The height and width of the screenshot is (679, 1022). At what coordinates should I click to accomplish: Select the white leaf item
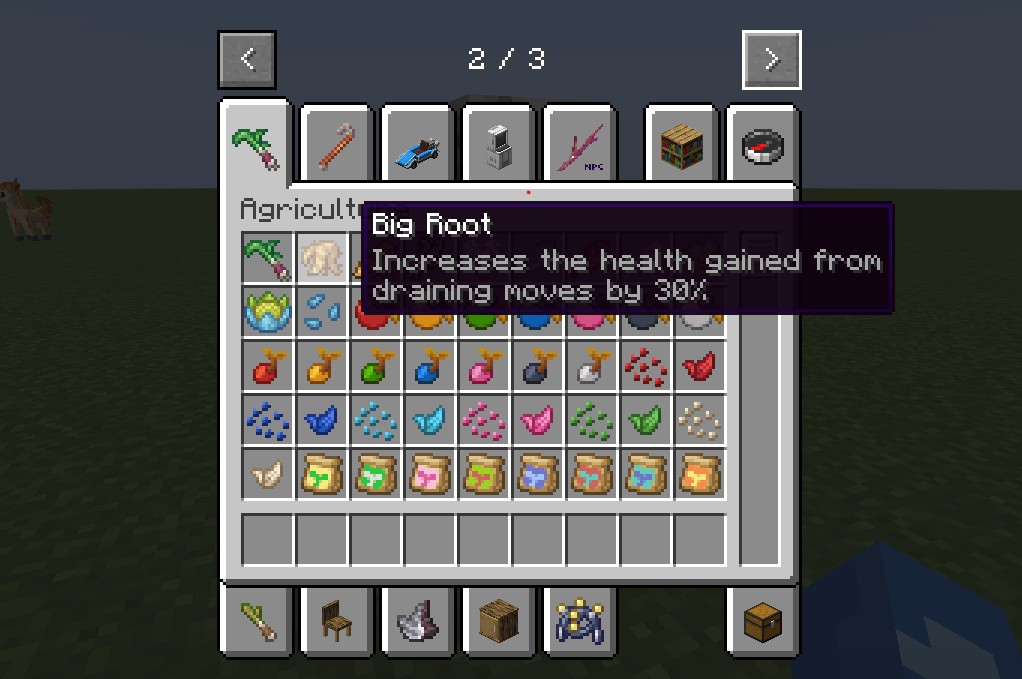click(x=268, y=475)
